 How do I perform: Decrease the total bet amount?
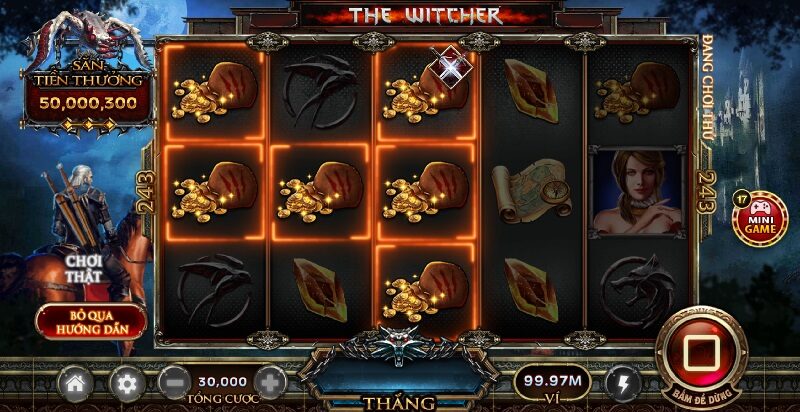(x=174, y=382)
